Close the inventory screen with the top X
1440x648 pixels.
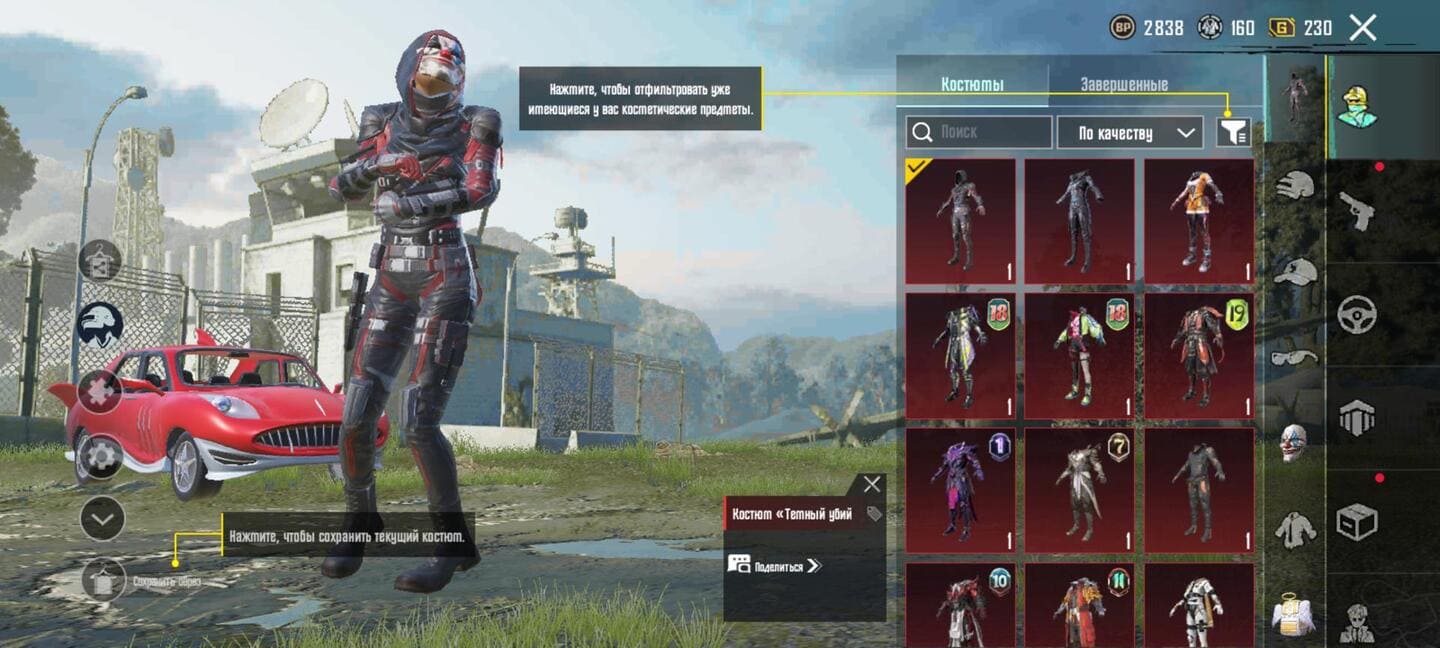[1362, 28]
